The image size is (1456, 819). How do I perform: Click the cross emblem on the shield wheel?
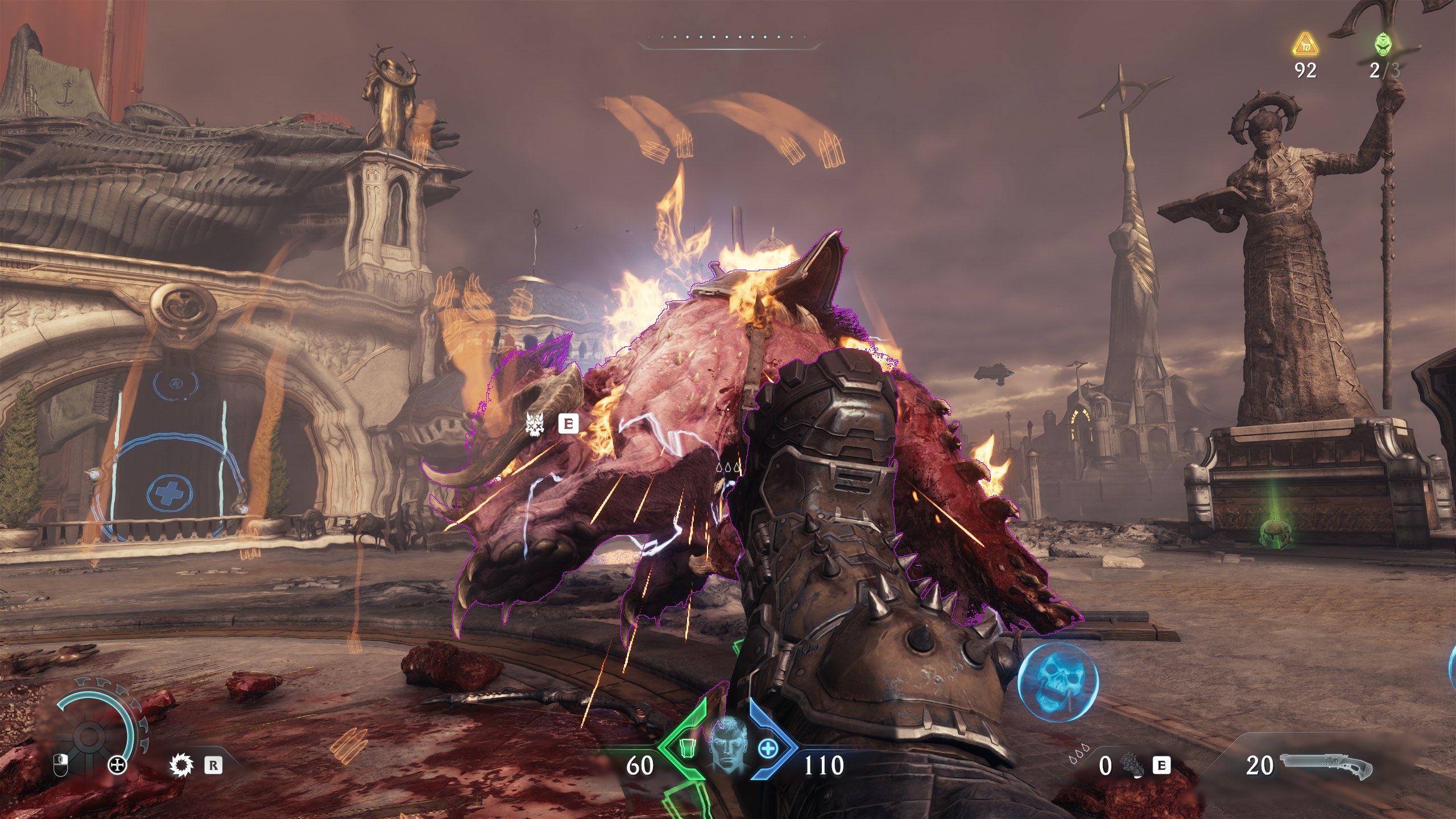[x=118, y=766]
